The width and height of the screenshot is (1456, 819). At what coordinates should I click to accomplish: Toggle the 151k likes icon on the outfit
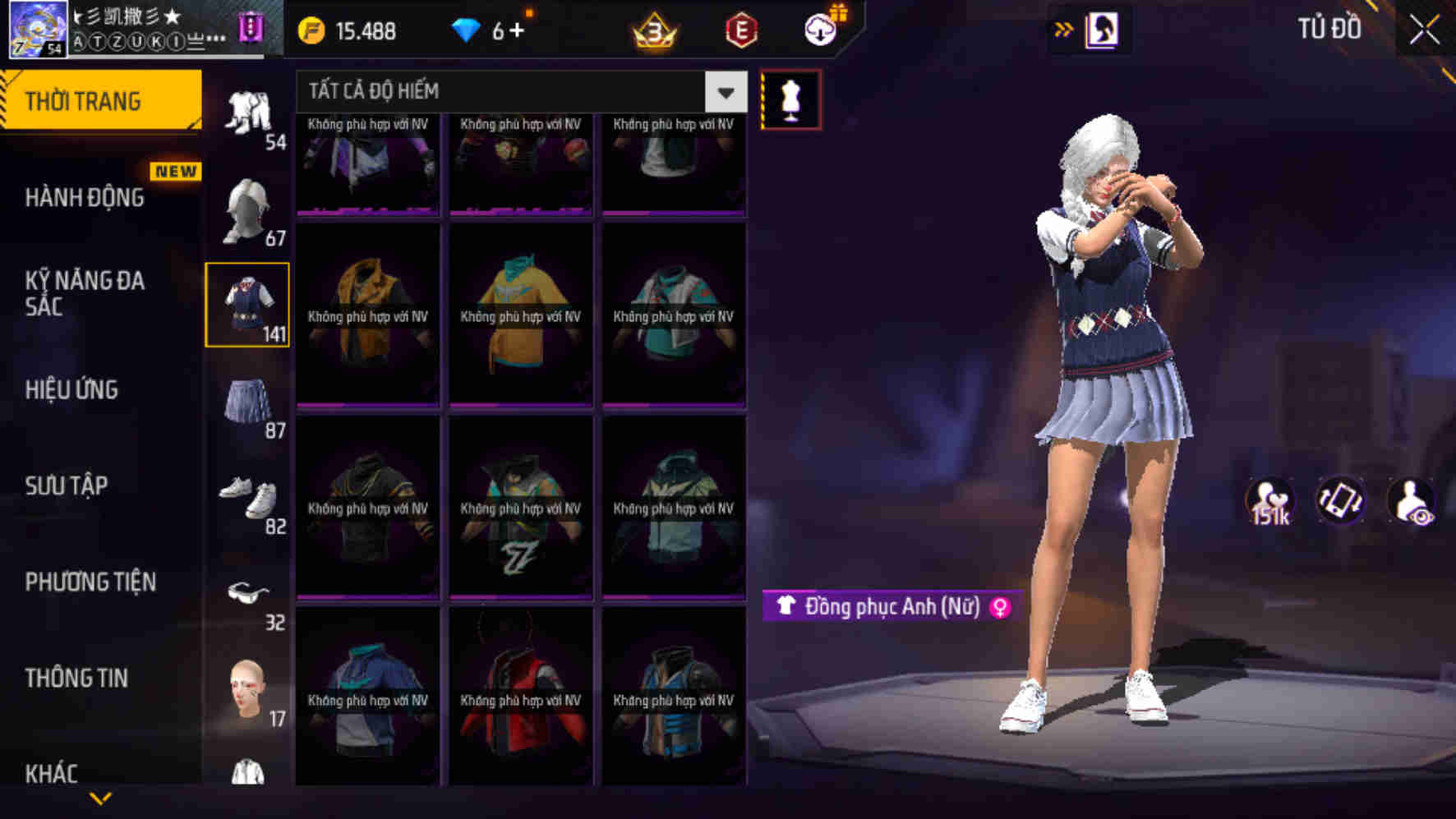tap(1269, 501)
